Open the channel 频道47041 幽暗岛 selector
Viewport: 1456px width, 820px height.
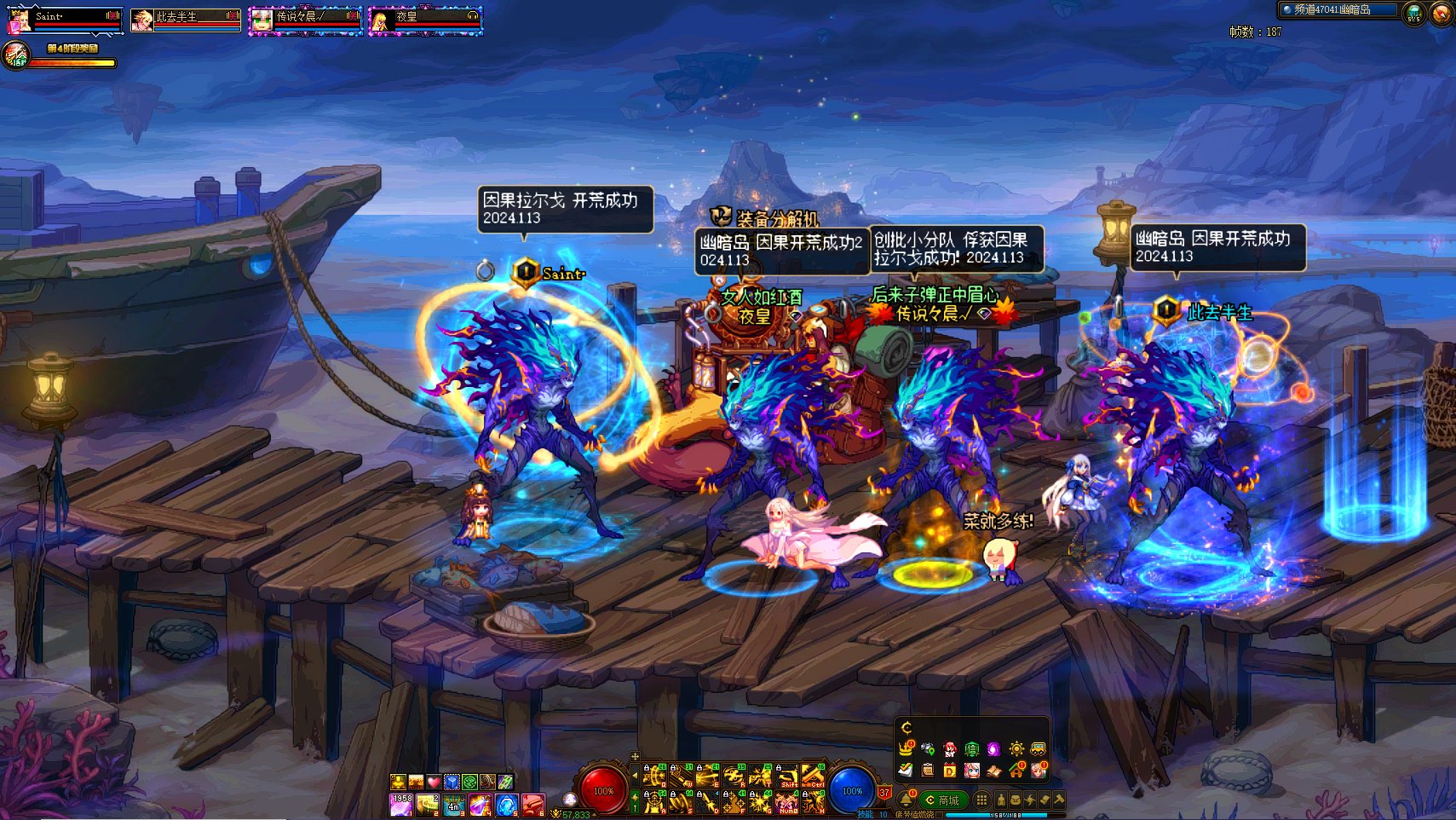1338,10
